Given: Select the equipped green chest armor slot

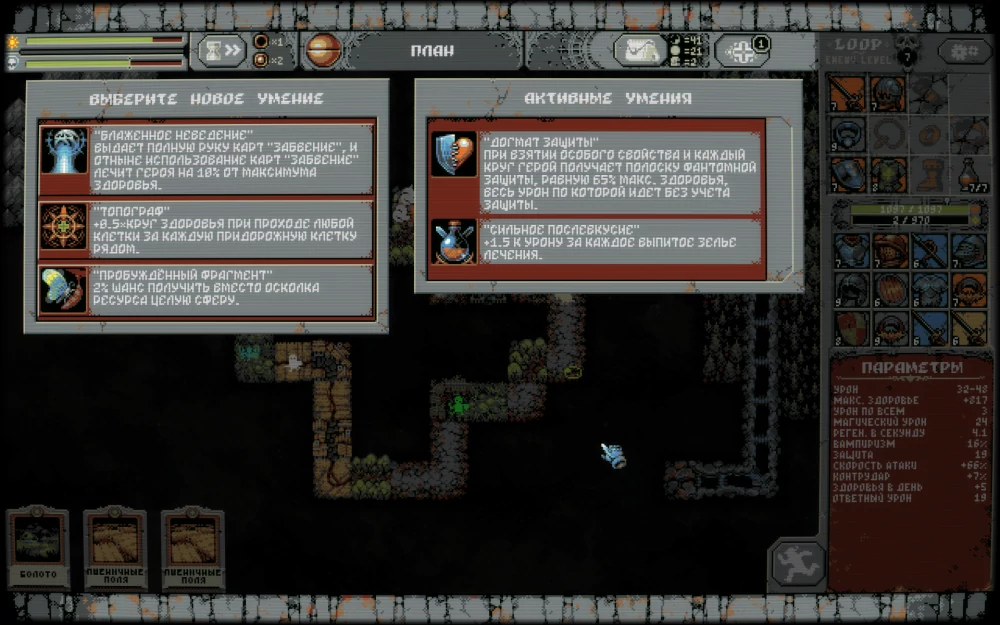Looking at the screenshot, I should pyautogui.click(x=888, y=174).
